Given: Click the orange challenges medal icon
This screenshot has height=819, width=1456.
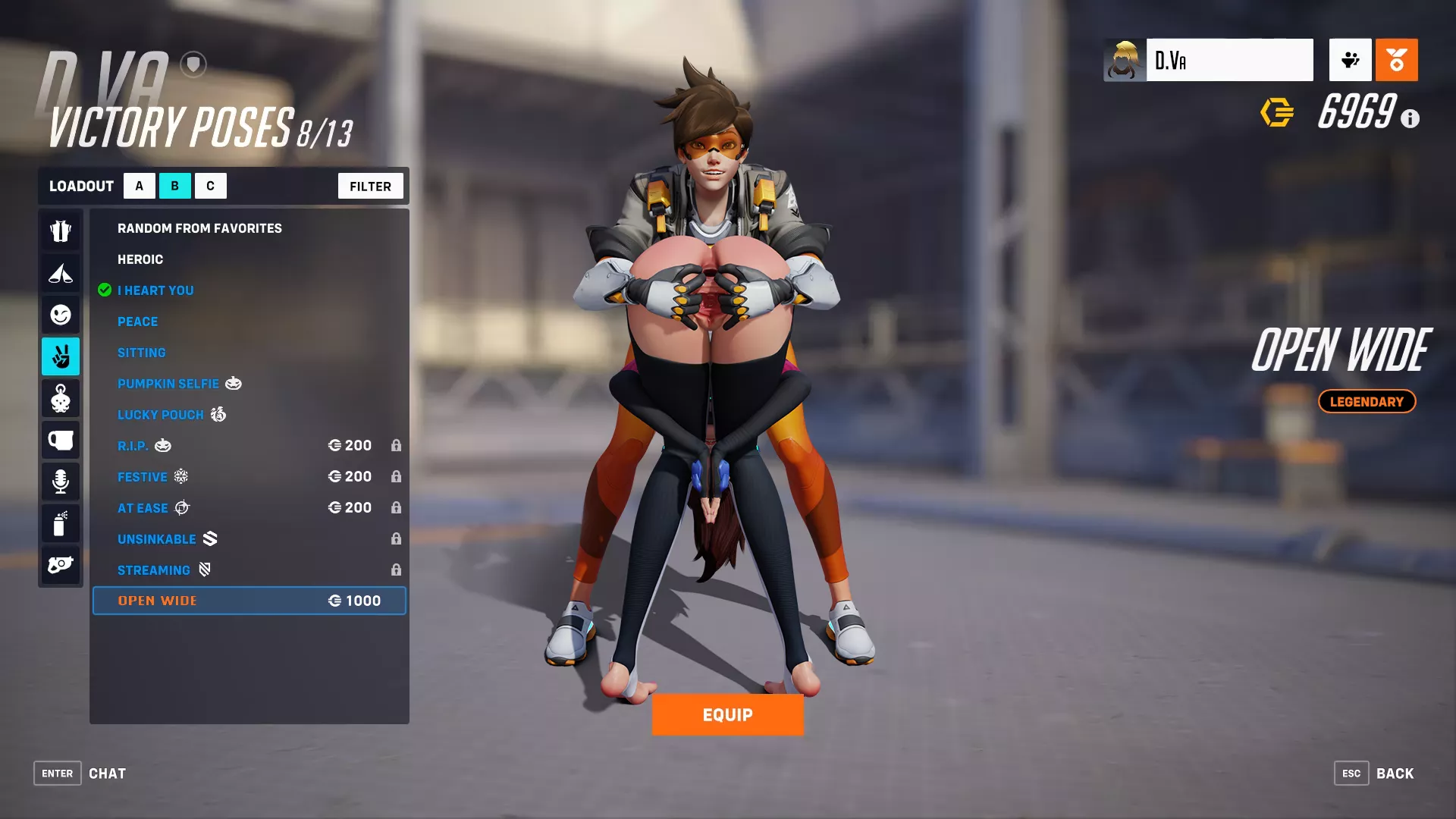Looking at the screenshot, I should (x=1396, y=60).
